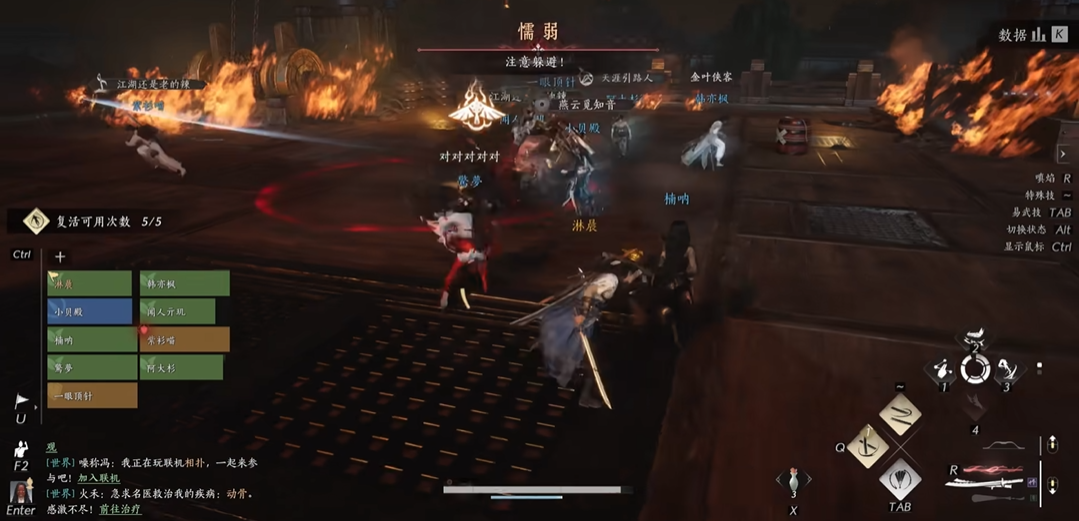The width and height of the screenshot is (1079, 521).
Task: Select party member 紫衫喵 in team list
Action: pyautogui.click(x=185, y=340)
